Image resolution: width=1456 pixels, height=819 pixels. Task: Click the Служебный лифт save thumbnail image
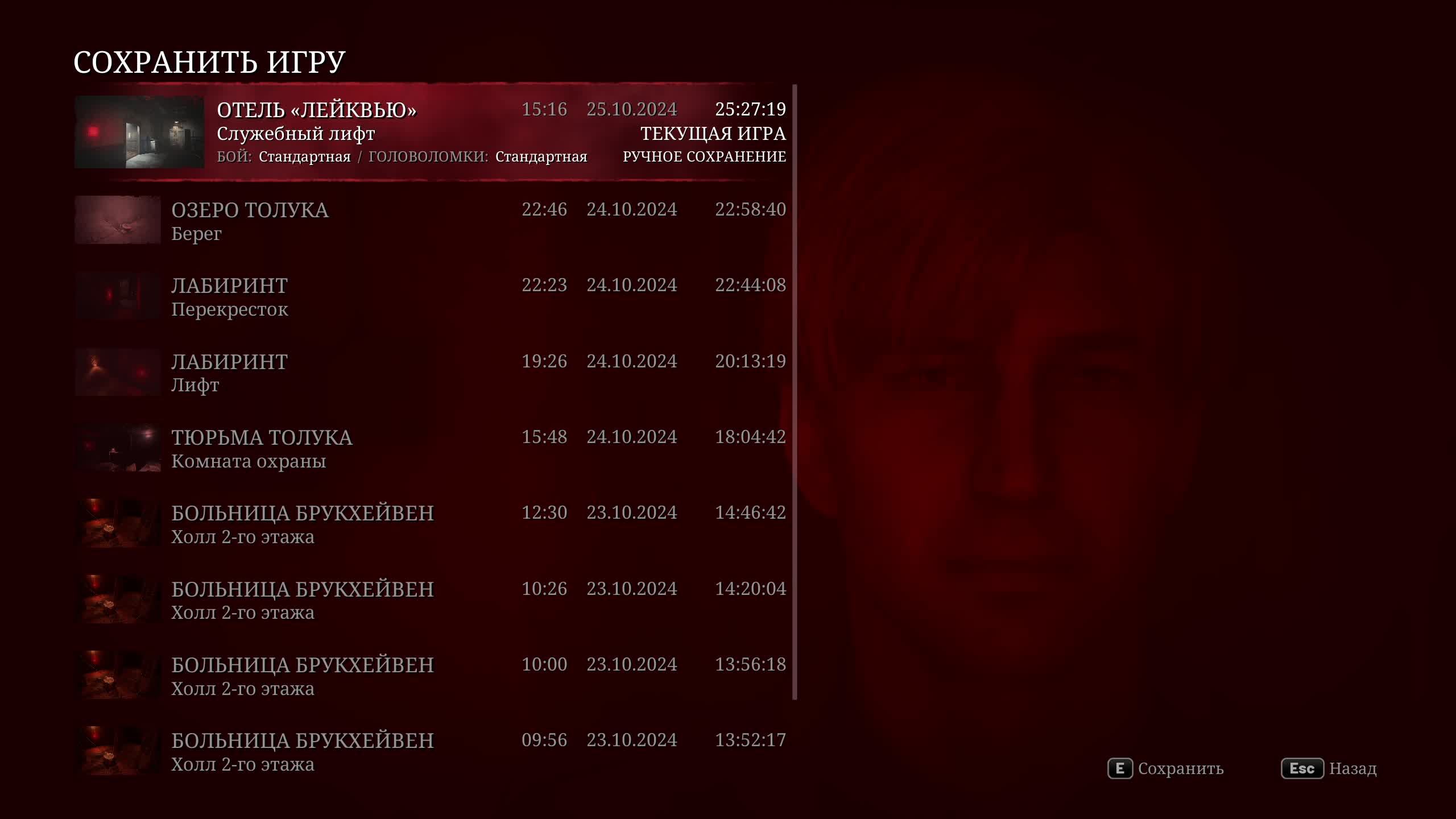139,132
